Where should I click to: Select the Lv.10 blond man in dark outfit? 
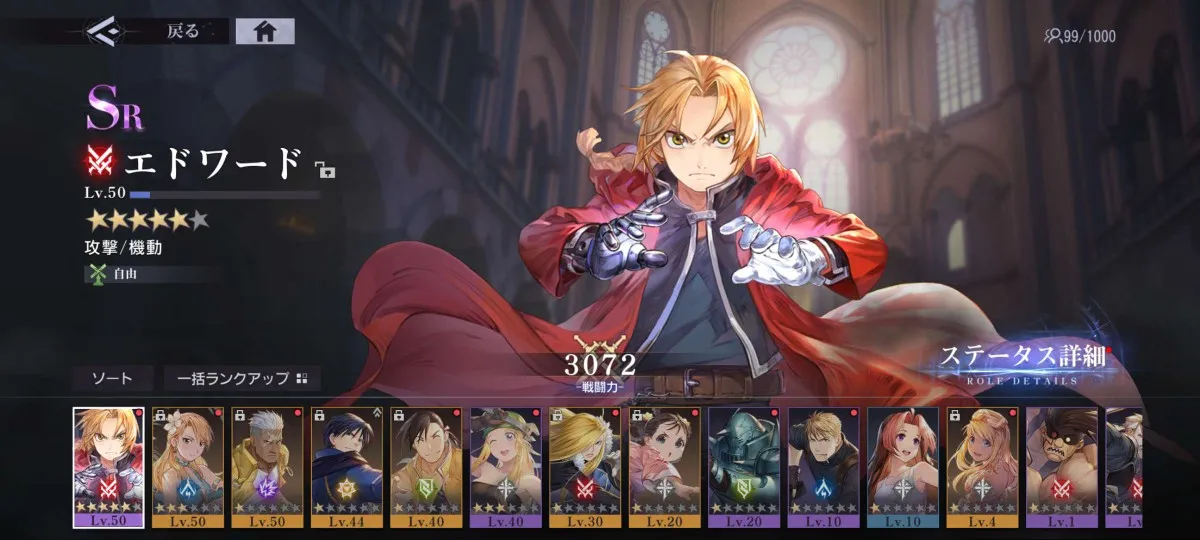point(823,466)
